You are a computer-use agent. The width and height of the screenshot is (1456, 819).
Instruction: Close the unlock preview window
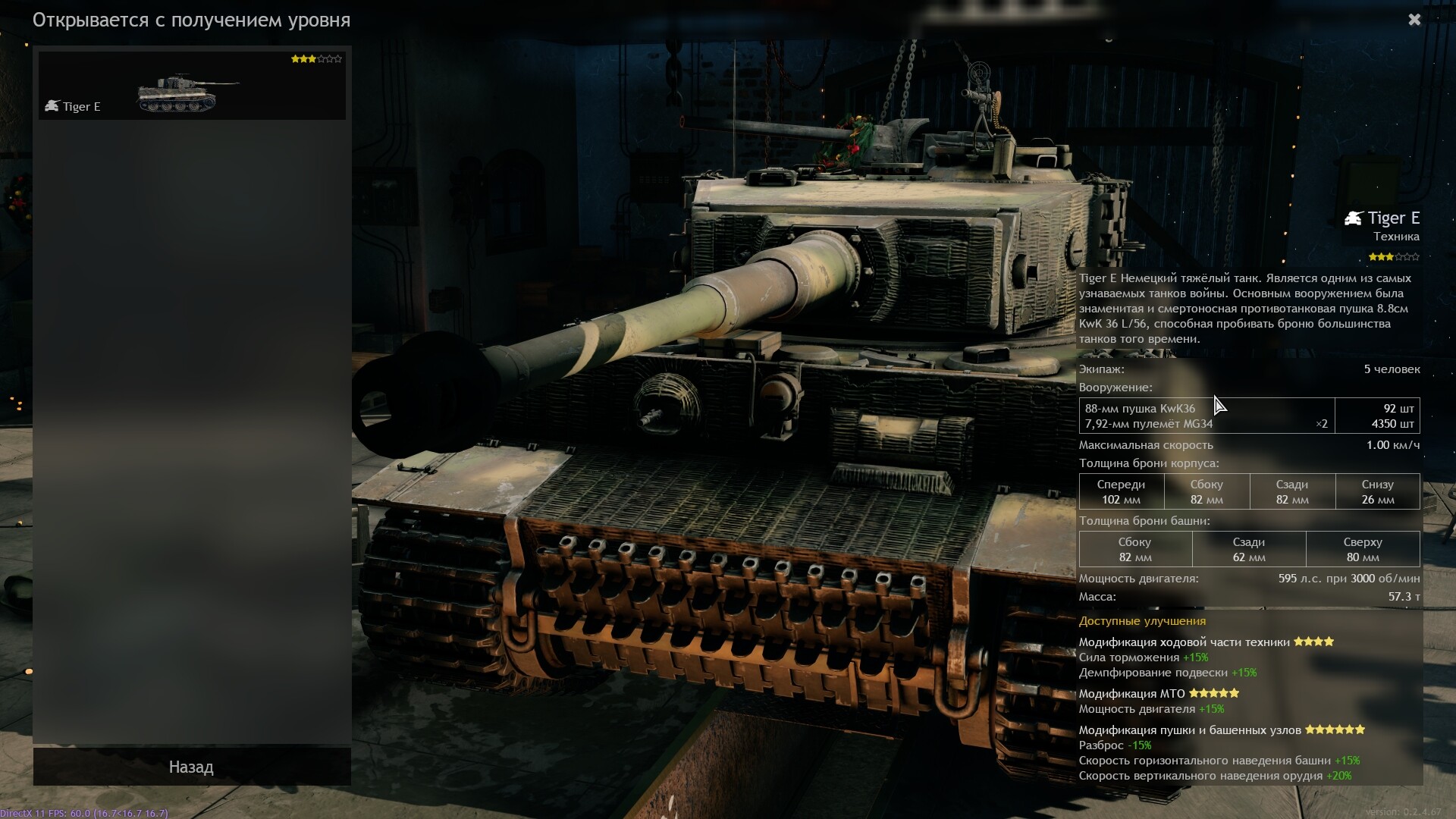[x=1414, y=20]
